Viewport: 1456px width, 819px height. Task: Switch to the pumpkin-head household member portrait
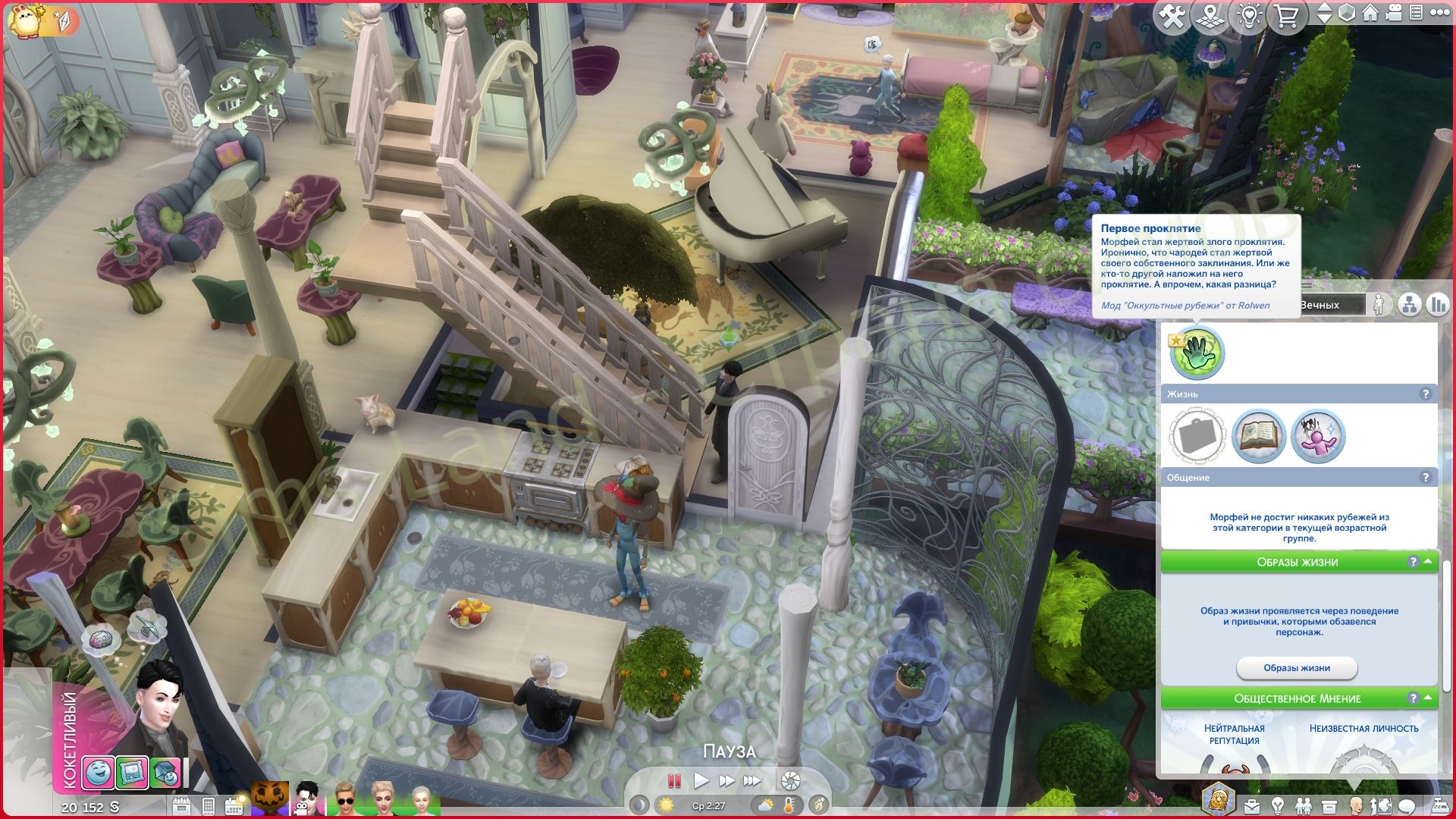[x=271, y=799]
